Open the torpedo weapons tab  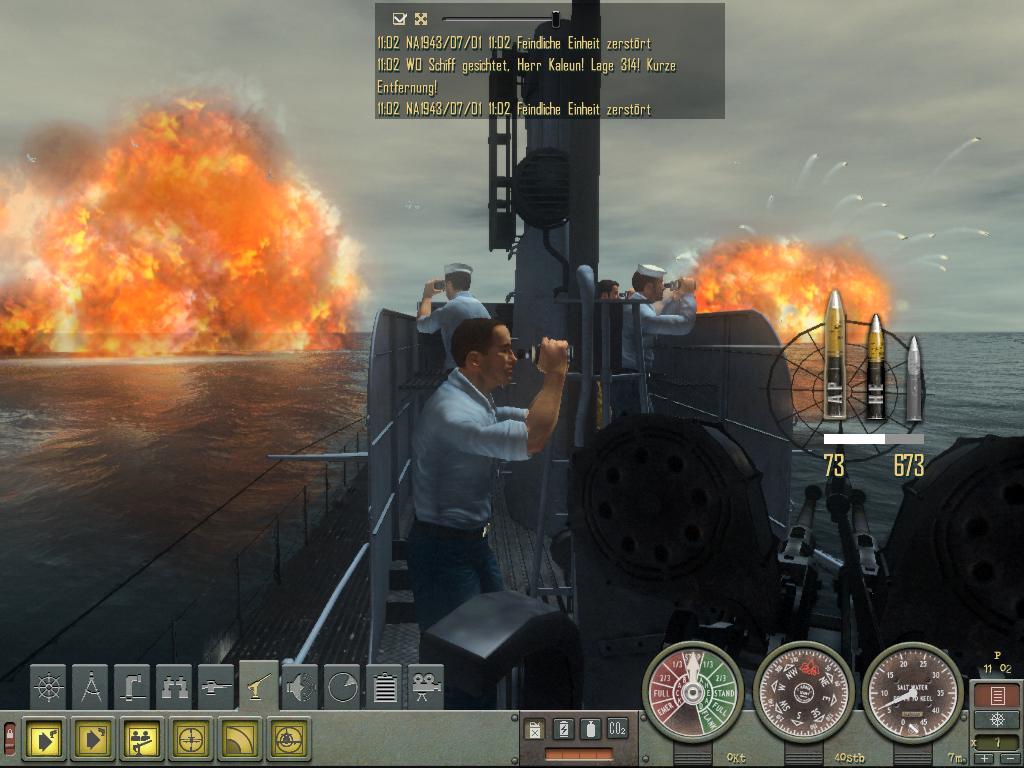tap(217, 688)
